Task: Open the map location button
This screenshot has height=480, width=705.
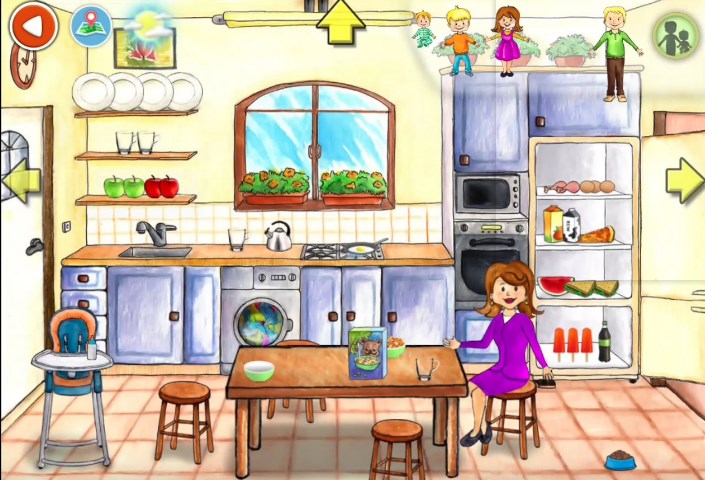Action: pyautogui.click(x=90, y=27)
